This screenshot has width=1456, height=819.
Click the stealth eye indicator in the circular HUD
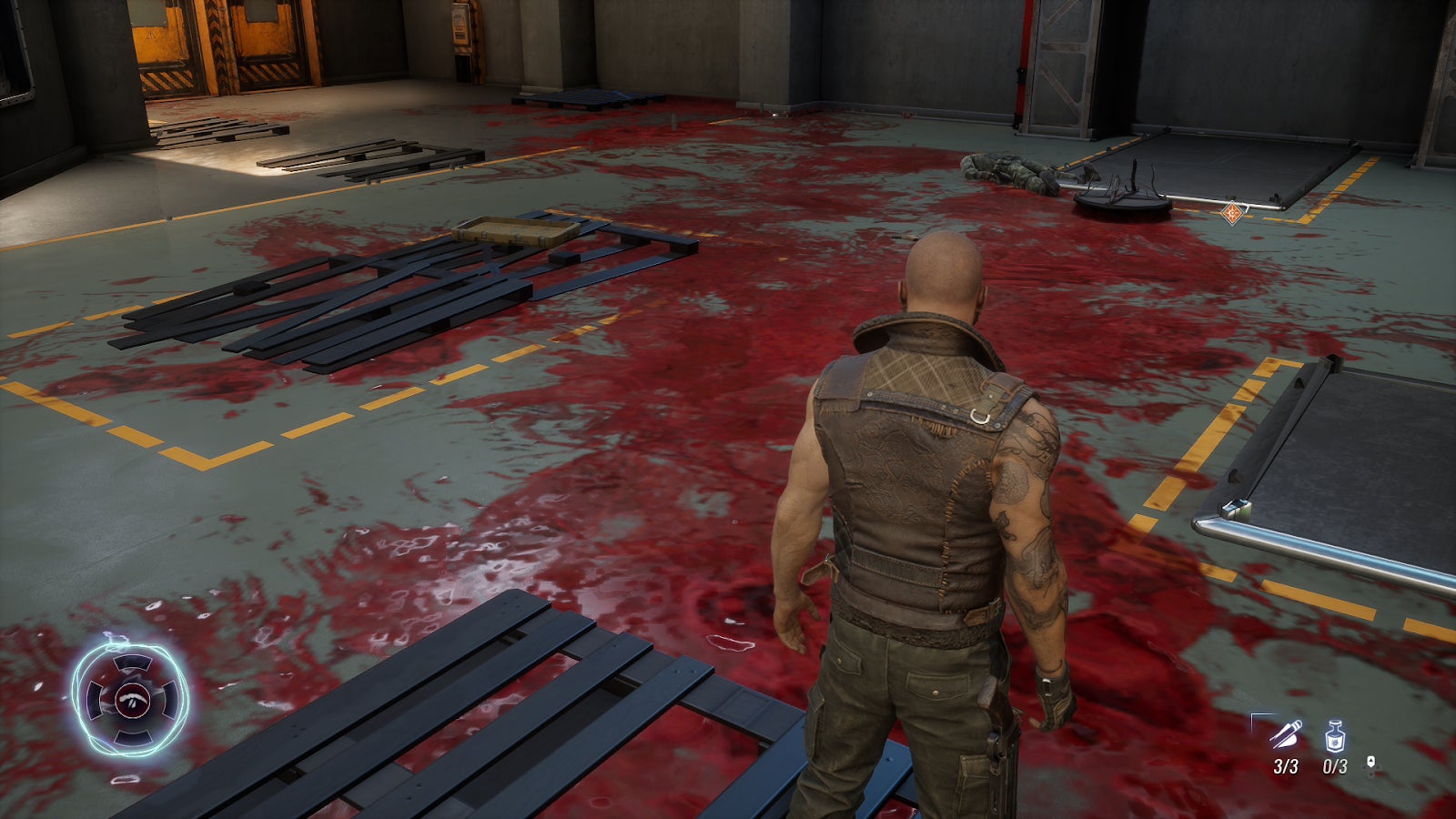(x=132, y=700)
